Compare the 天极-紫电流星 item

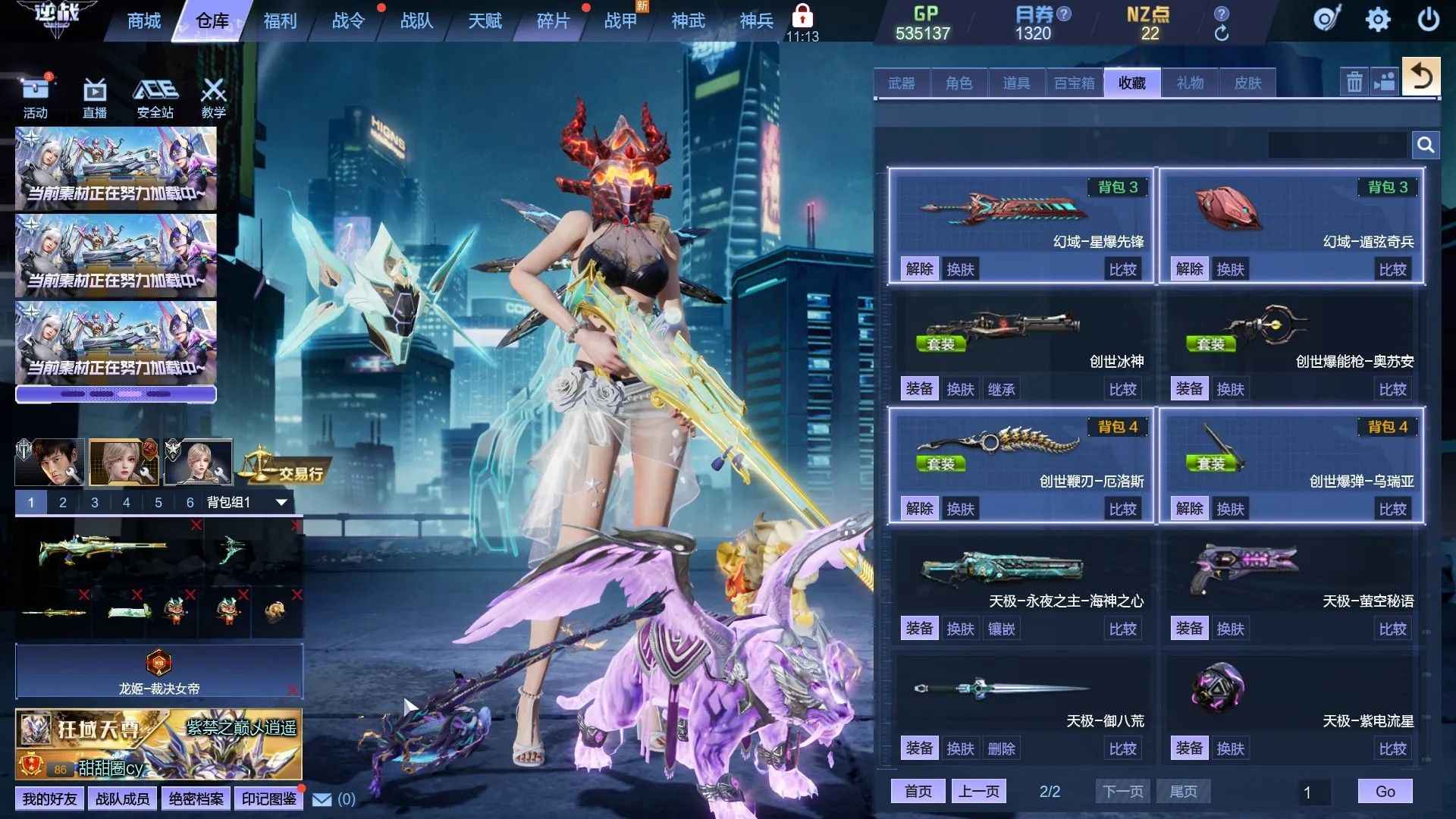click(1392, 748)
